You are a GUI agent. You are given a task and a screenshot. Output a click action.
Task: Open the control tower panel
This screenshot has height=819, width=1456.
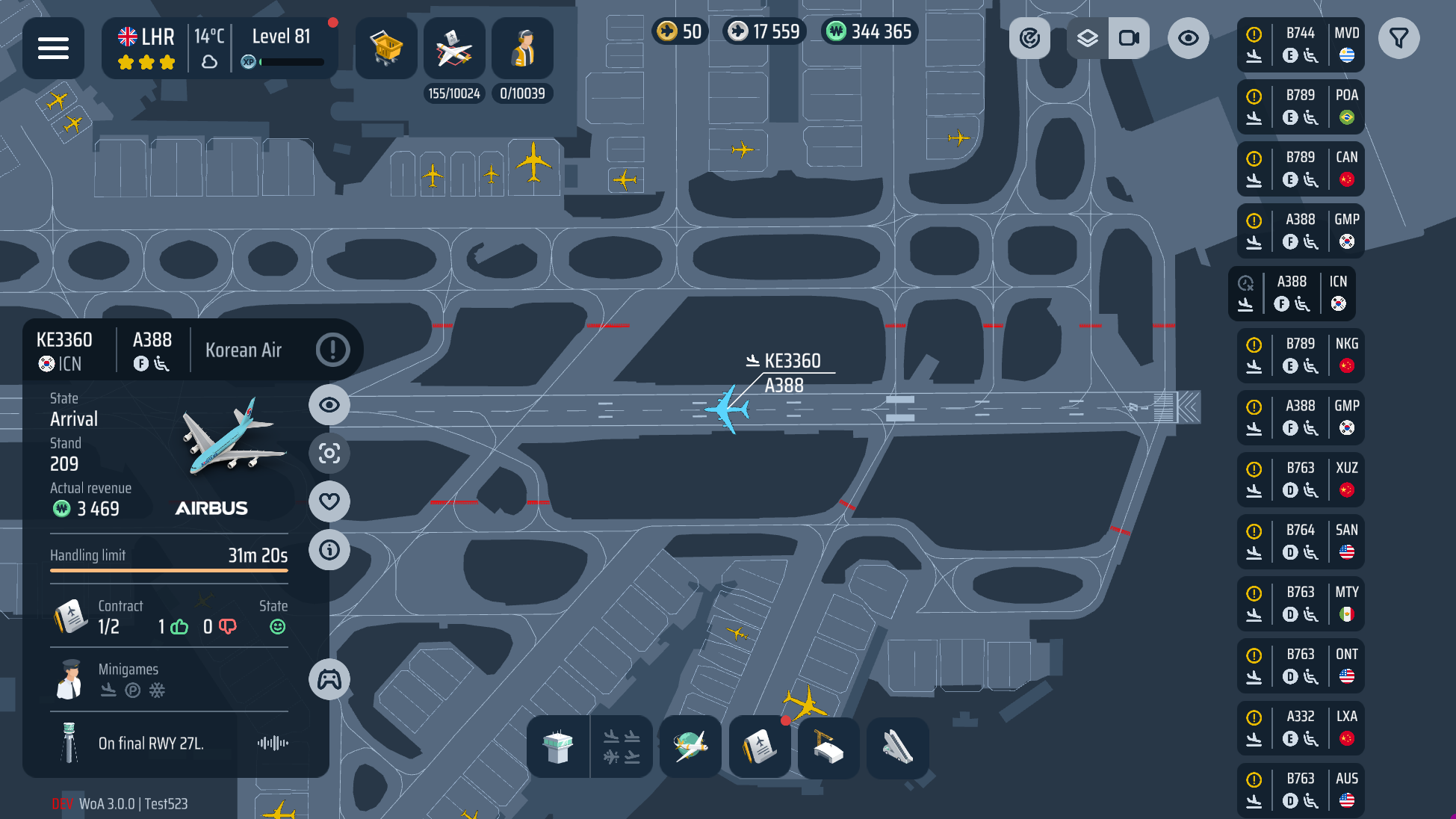[559, 747]
